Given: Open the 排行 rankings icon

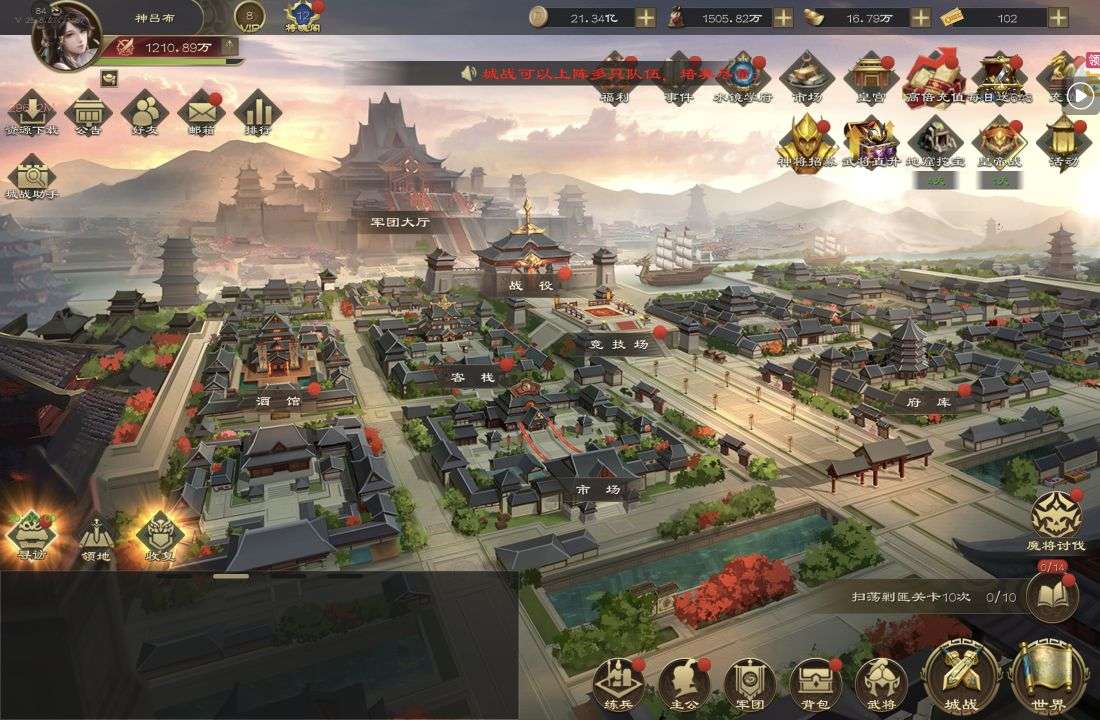Looking at the screenshot, I should pyautogui.click(x=257, y=110).
